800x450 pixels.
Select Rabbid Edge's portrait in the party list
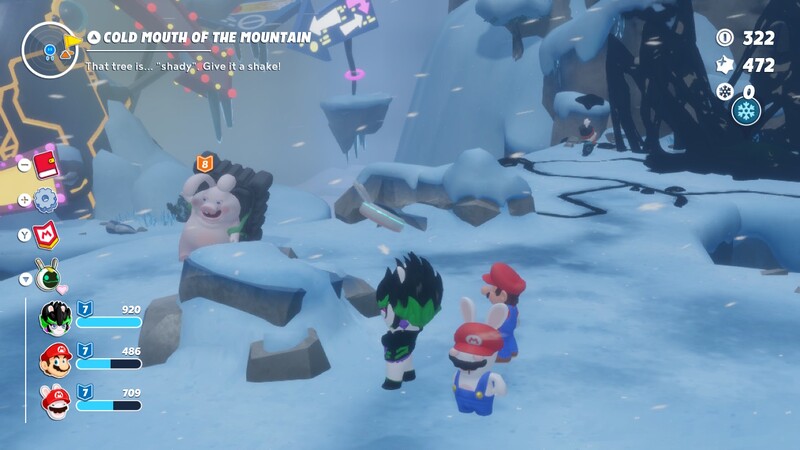point(54,318)
